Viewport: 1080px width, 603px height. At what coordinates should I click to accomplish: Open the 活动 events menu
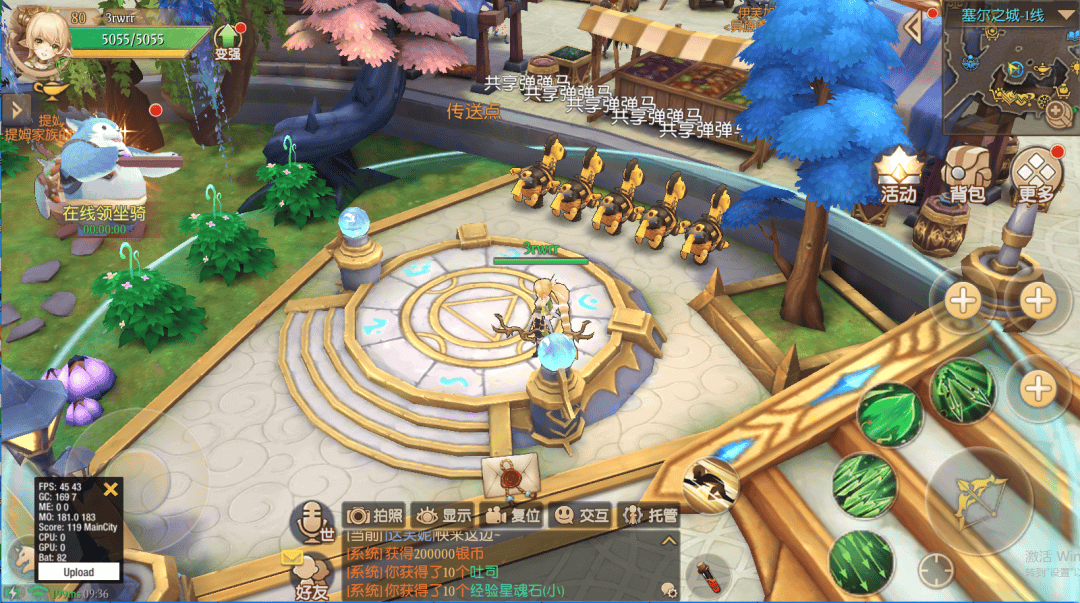coord(897,176)
